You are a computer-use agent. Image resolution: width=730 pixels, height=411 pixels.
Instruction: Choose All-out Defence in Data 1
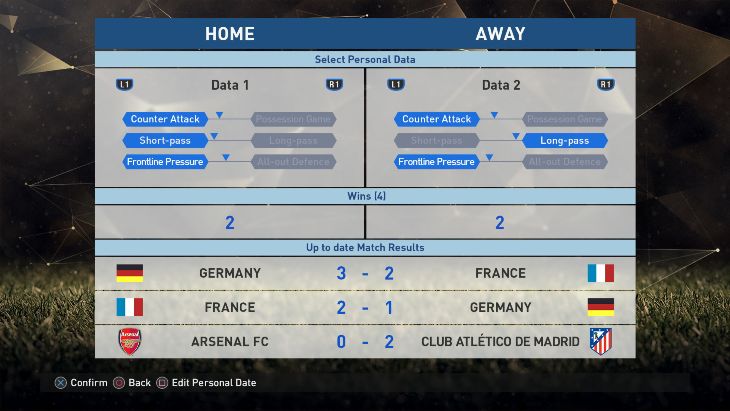click(x=293, y=162)
